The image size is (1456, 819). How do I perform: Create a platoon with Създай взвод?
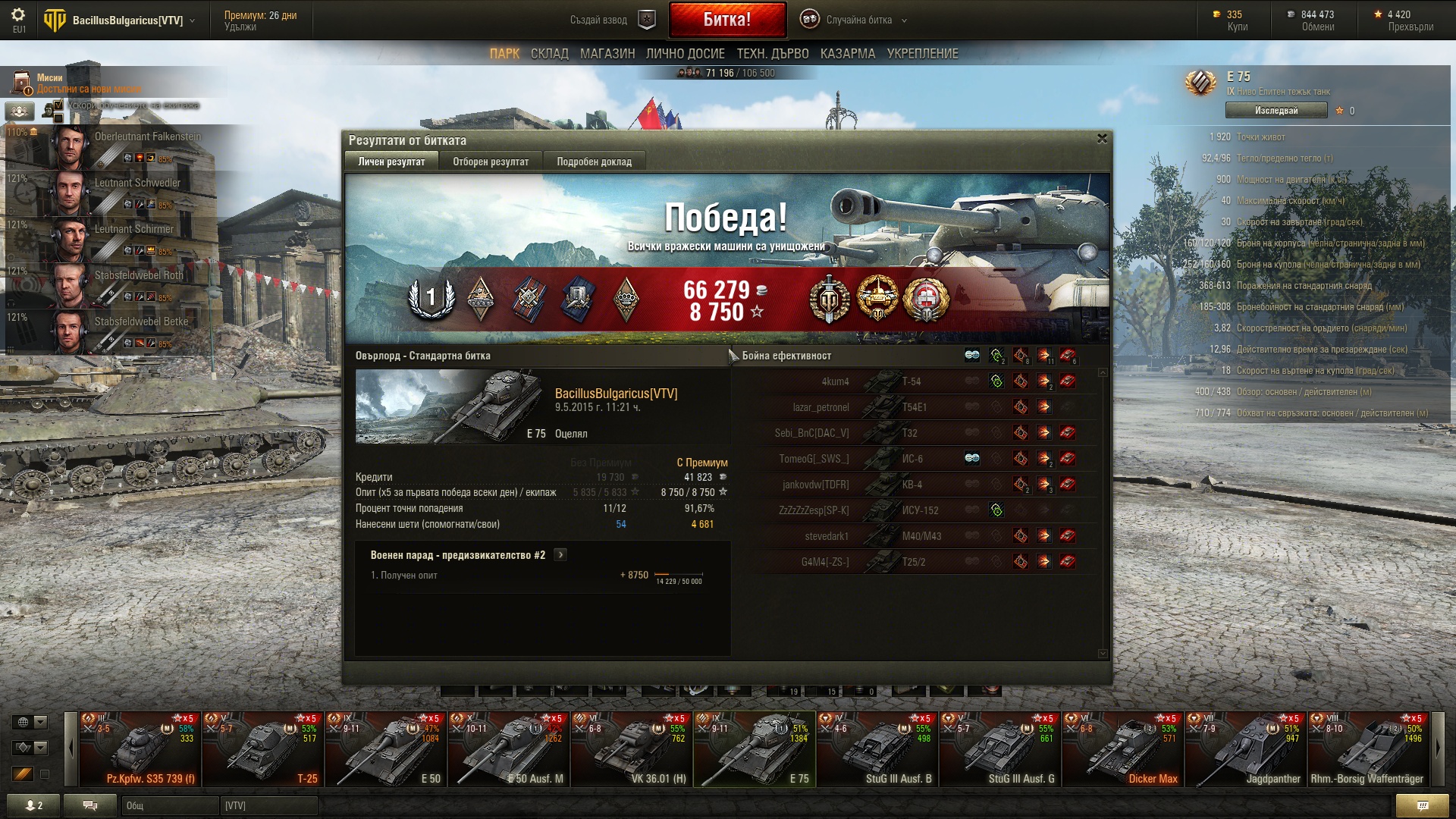[x=611, y=20]
